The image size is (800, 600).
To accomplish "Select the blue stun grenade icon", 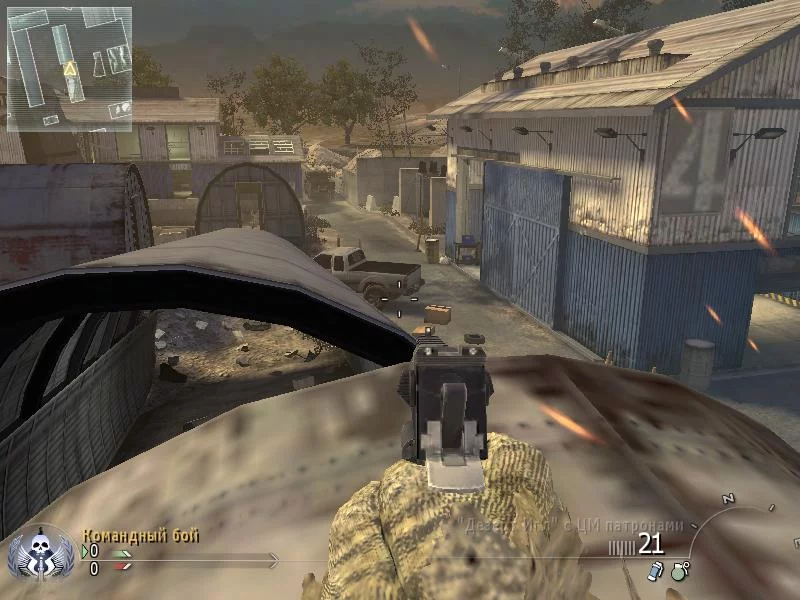I will tap(655, 571).
